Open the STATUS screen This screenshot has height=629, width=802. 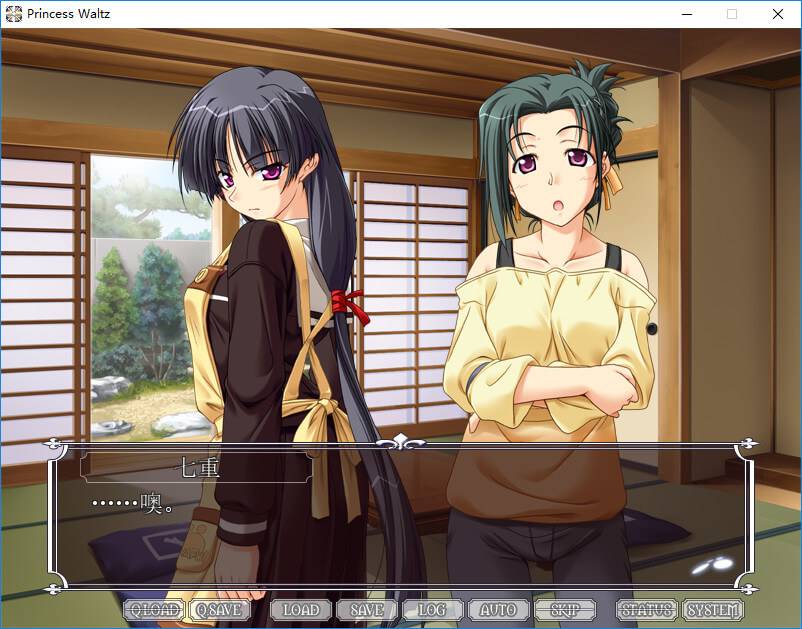pos(646,609)
